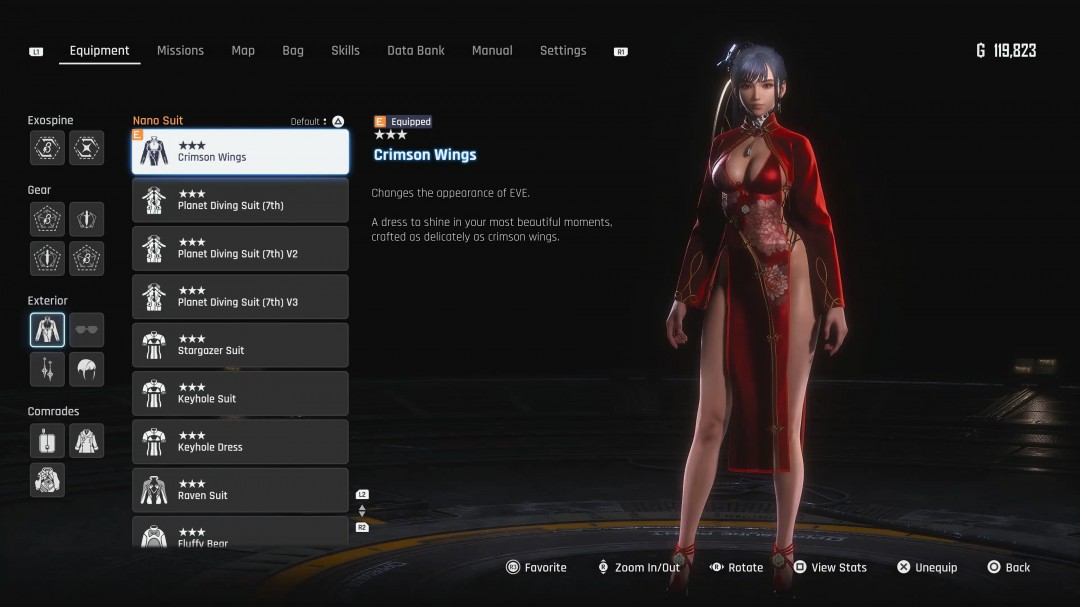Pick Planet Diving Suit (7th) V3
Image resolution: width=1080 pixels, height=607 pixels.
(x=240, y=297)
